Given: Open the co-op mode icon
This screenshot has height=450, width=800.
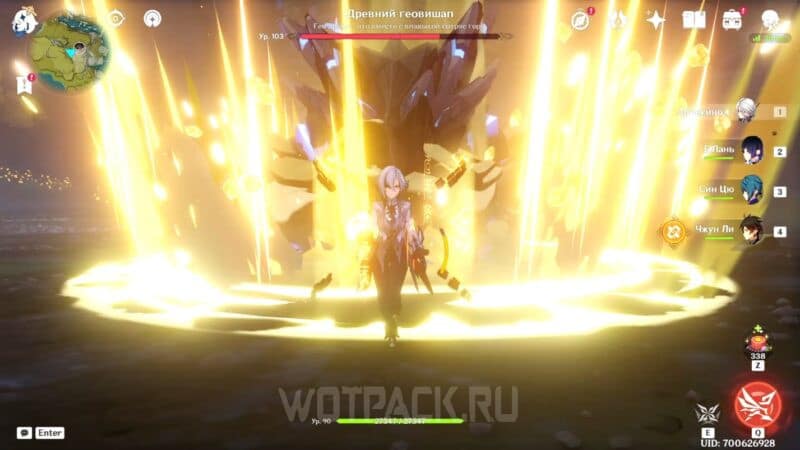Looking at the screenshot, I should [x=771, y=20].
